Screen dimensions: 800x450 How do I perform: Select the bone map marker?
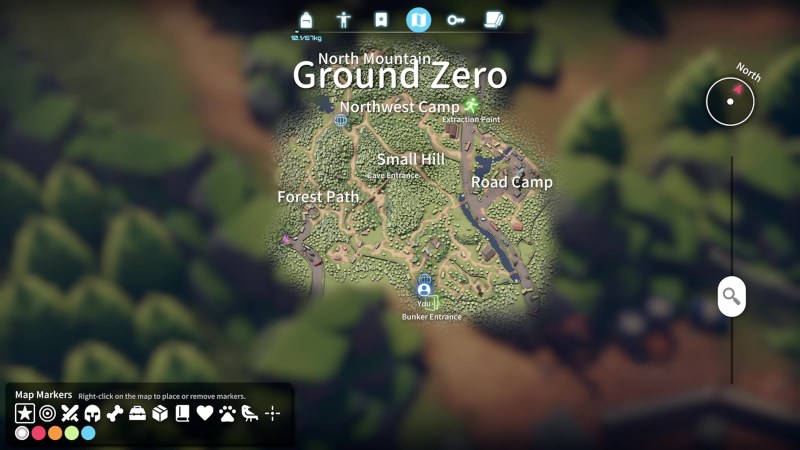(x=115, y=413)
